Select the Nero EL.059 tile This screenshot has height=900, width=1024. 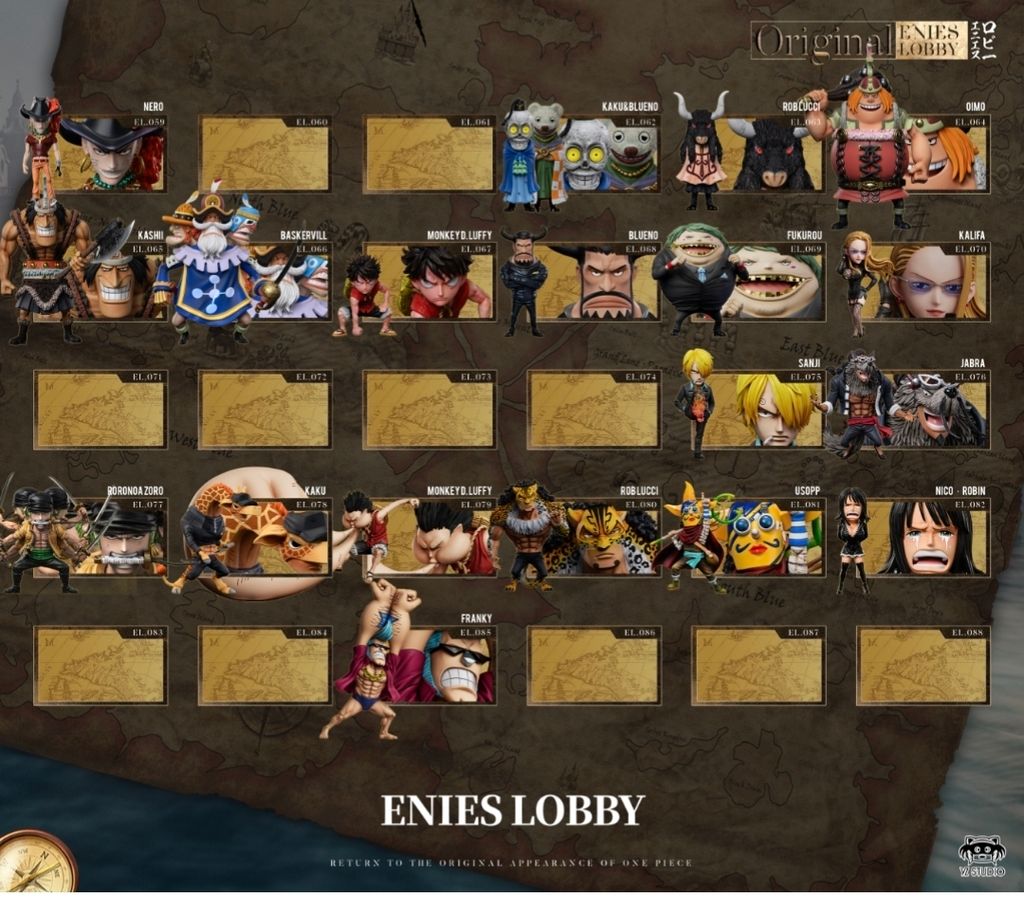[x=110, y=154]
